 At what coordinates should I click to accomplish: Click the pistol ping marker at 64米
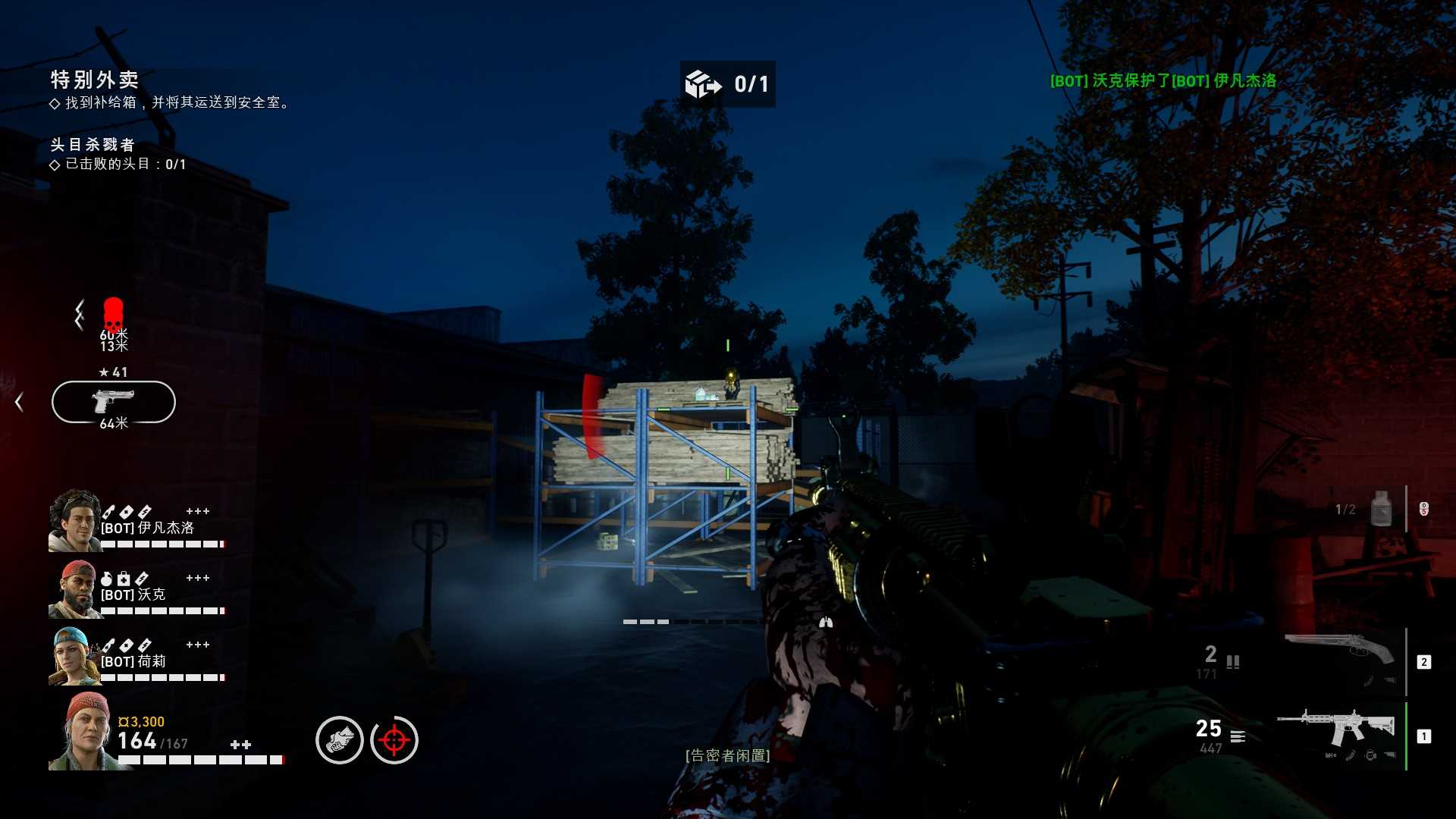[114, 402]
